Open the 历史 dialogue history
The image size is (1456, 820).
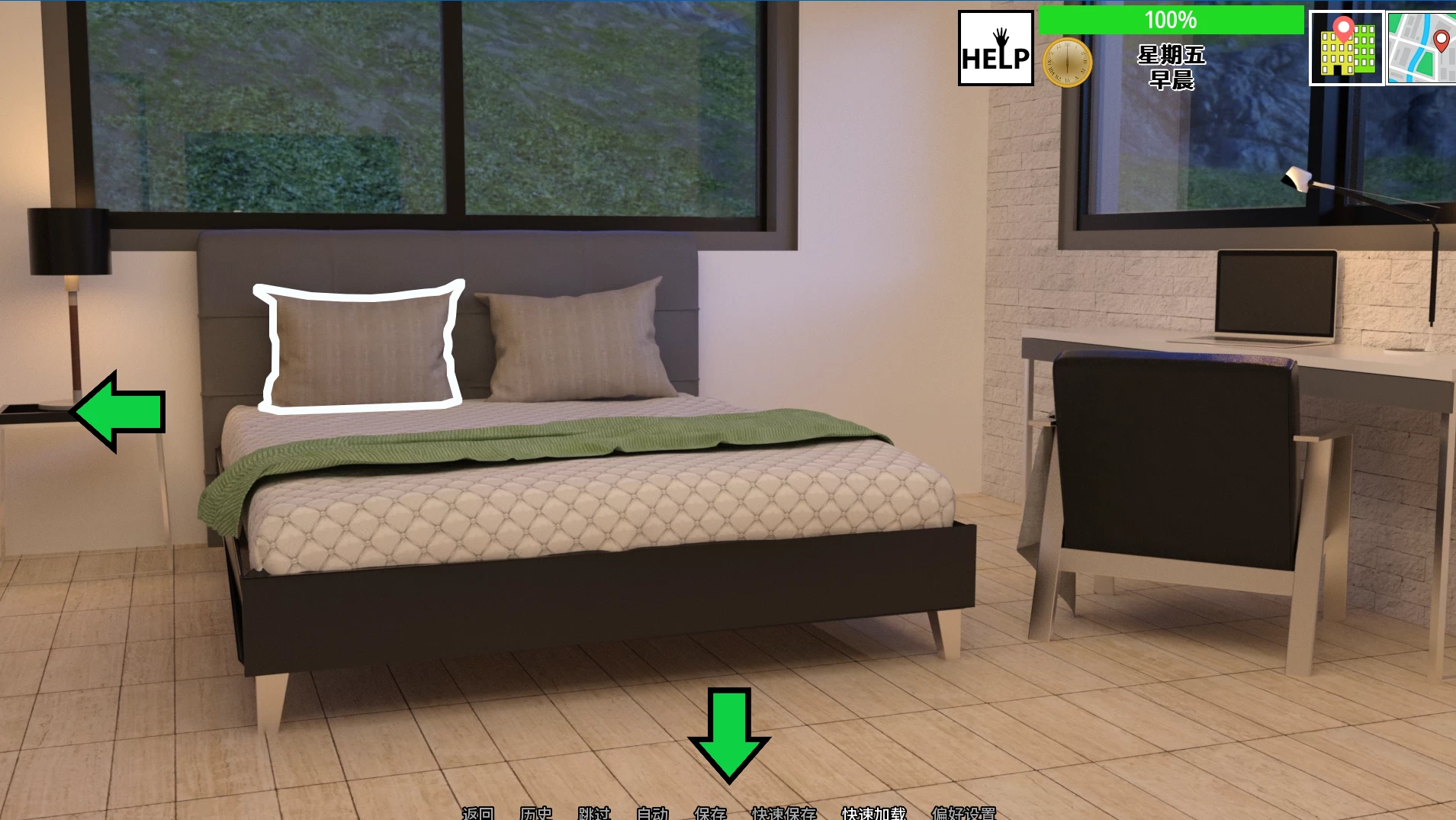(536, 813)
